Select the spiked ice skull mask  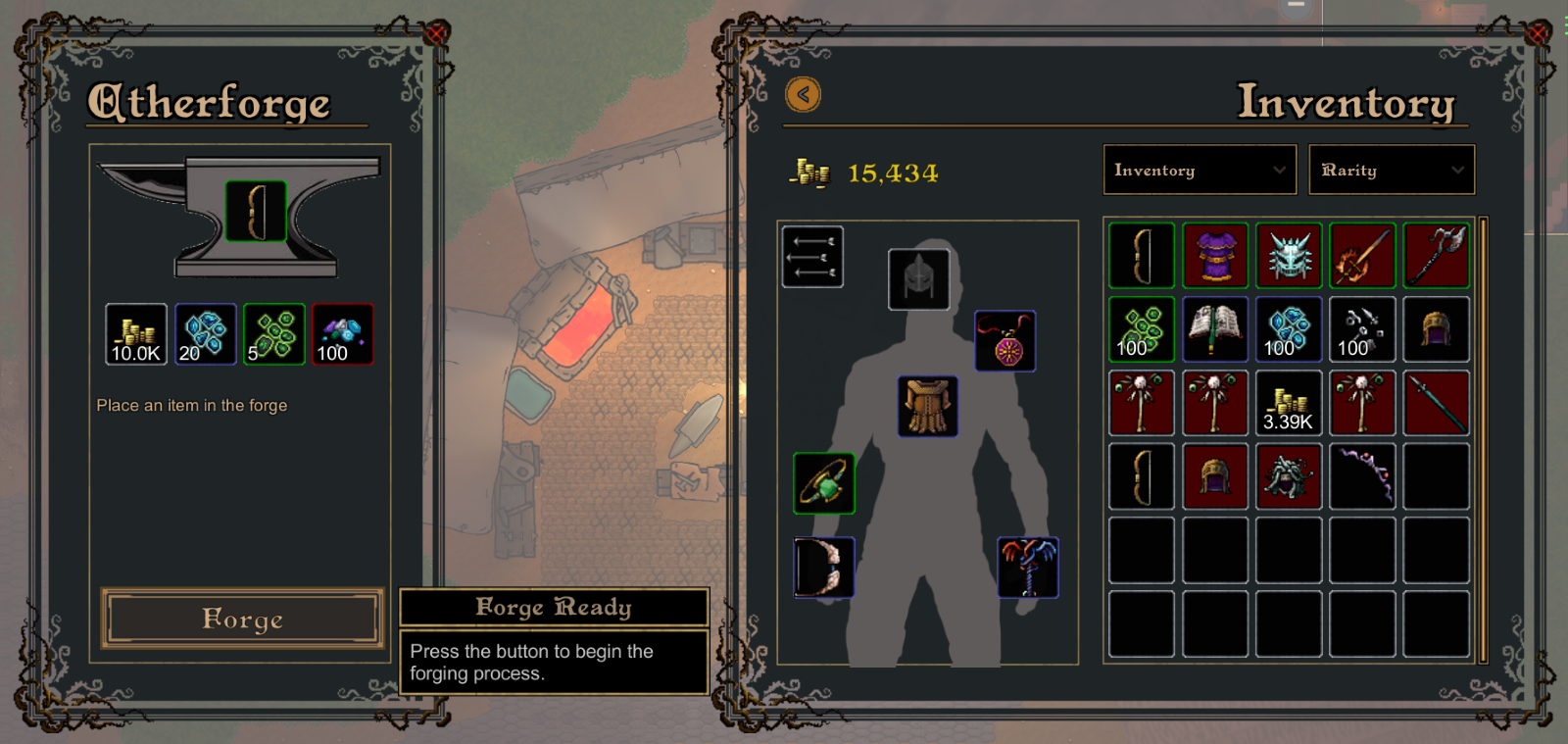[x=1289, y=256]
